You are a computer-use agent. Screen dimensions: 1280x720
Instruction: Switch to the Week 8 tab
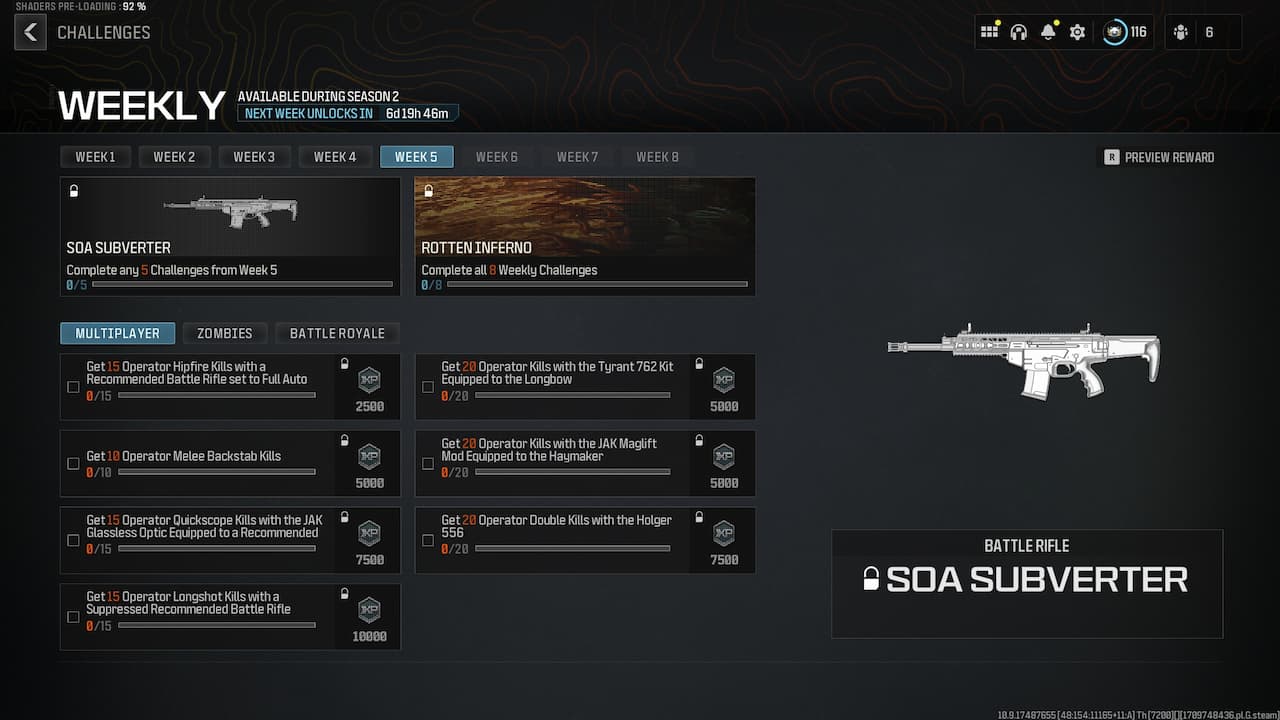pos(657,156)
